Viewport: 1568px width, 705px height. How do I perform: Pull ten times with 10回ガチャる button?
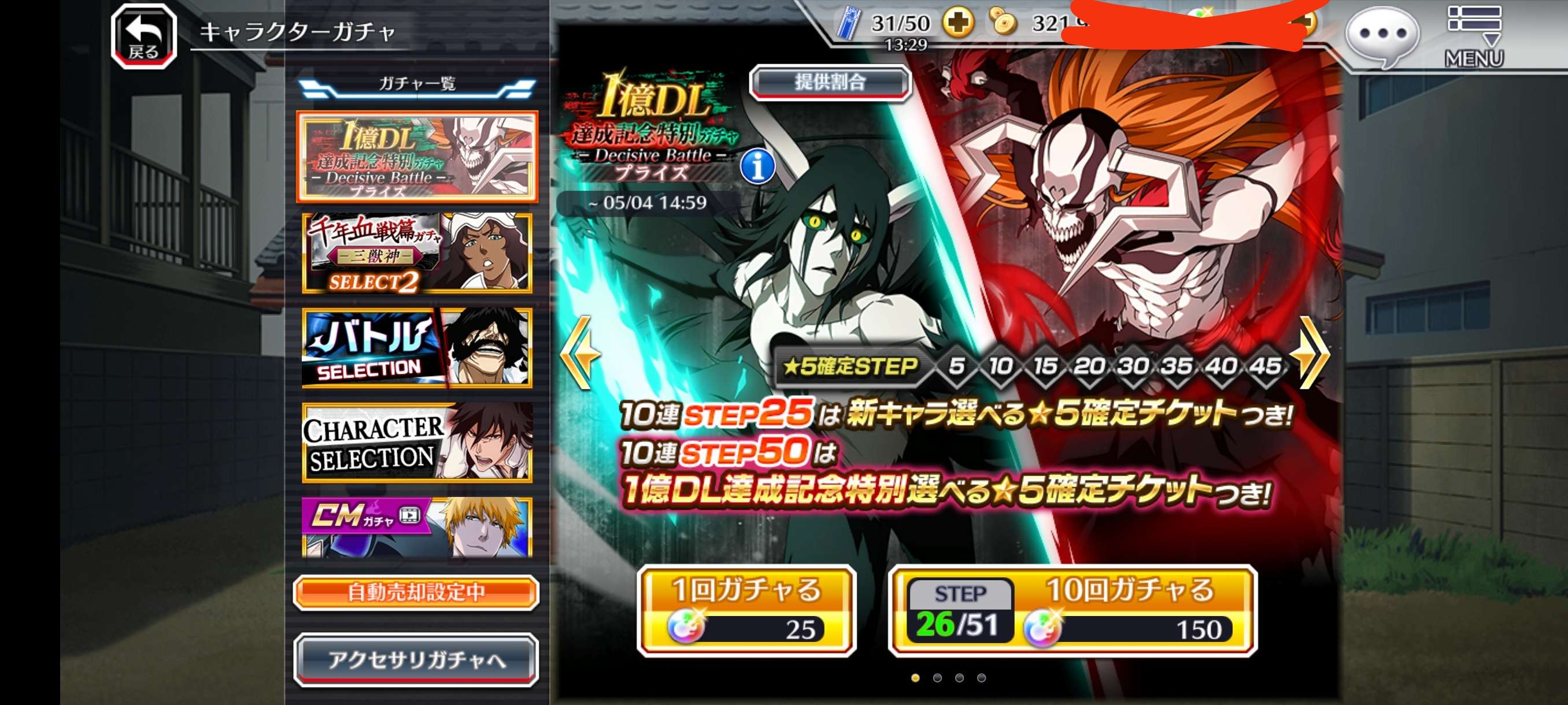tap(1073, 611)
